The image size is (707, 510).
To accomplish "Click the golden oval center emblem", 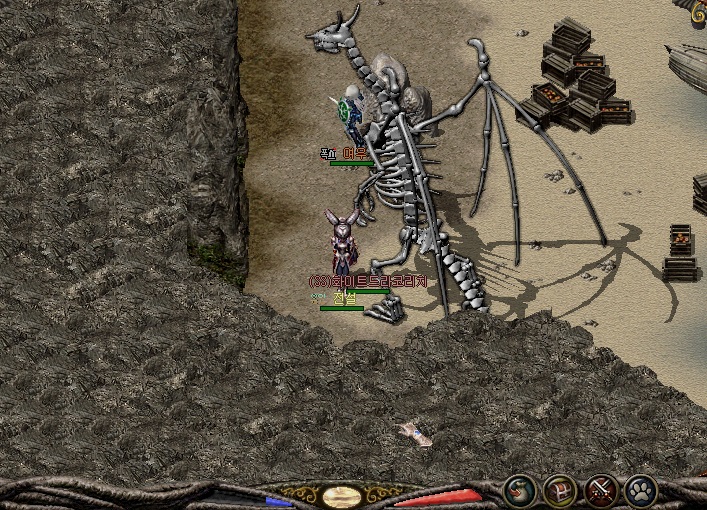I will point(342,496).
